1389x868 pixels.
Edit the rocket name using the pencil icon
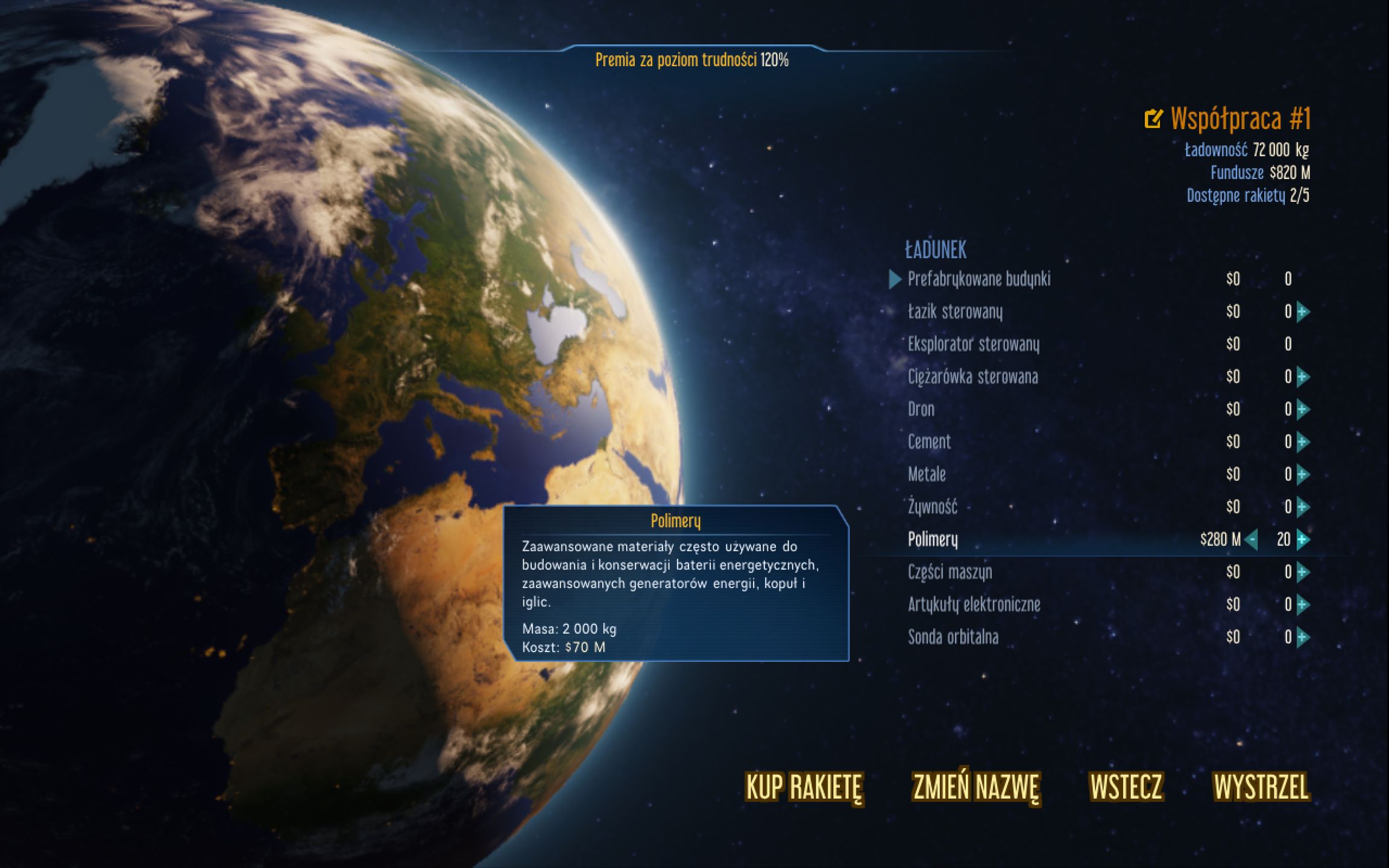coord(1153,119)
